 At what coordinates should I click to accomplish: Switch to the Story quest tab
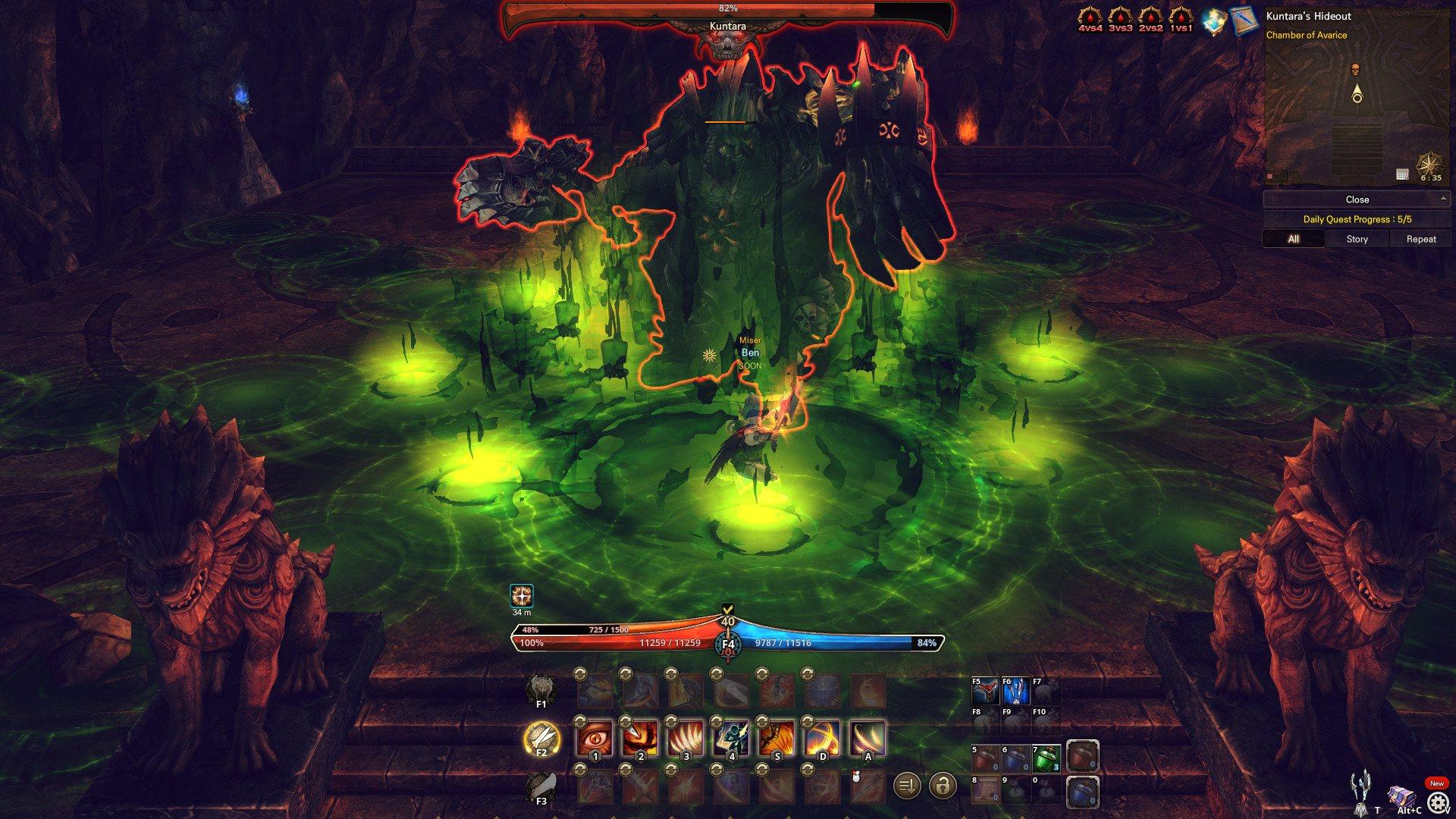point(1357,239)
